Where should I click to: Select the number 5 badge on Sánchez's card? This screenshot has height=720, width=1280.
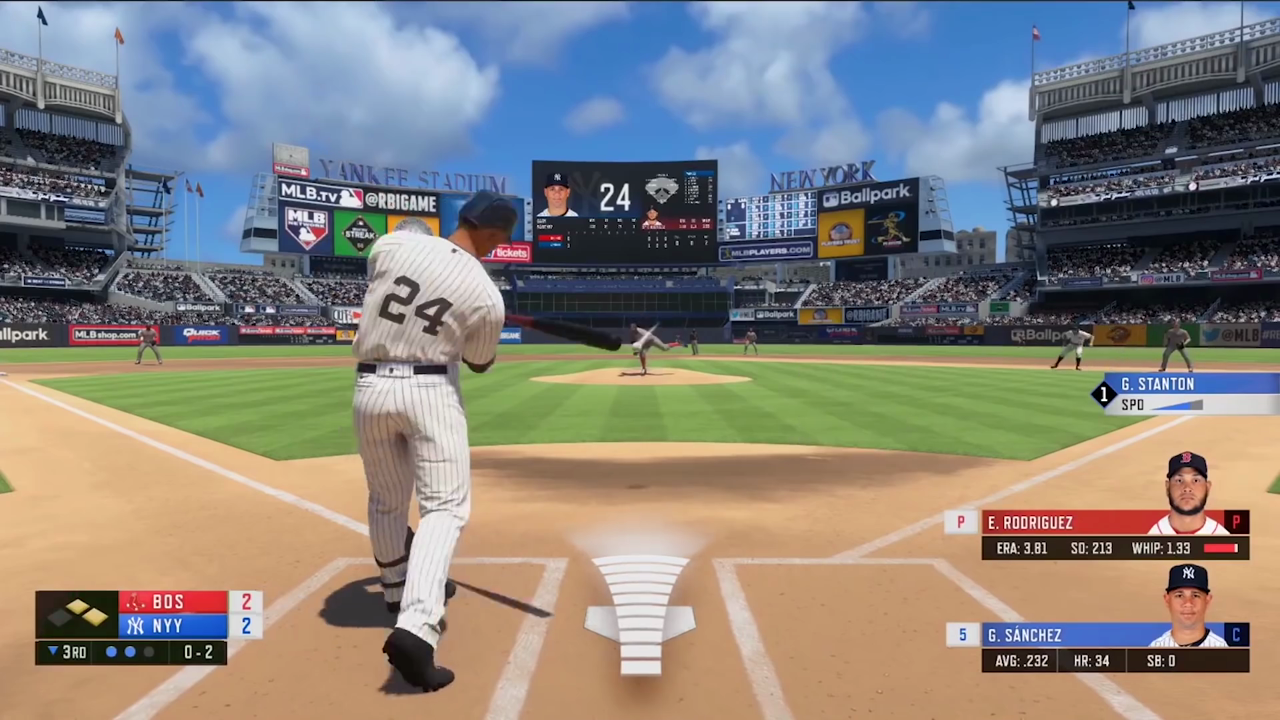(x=961, y=635)
